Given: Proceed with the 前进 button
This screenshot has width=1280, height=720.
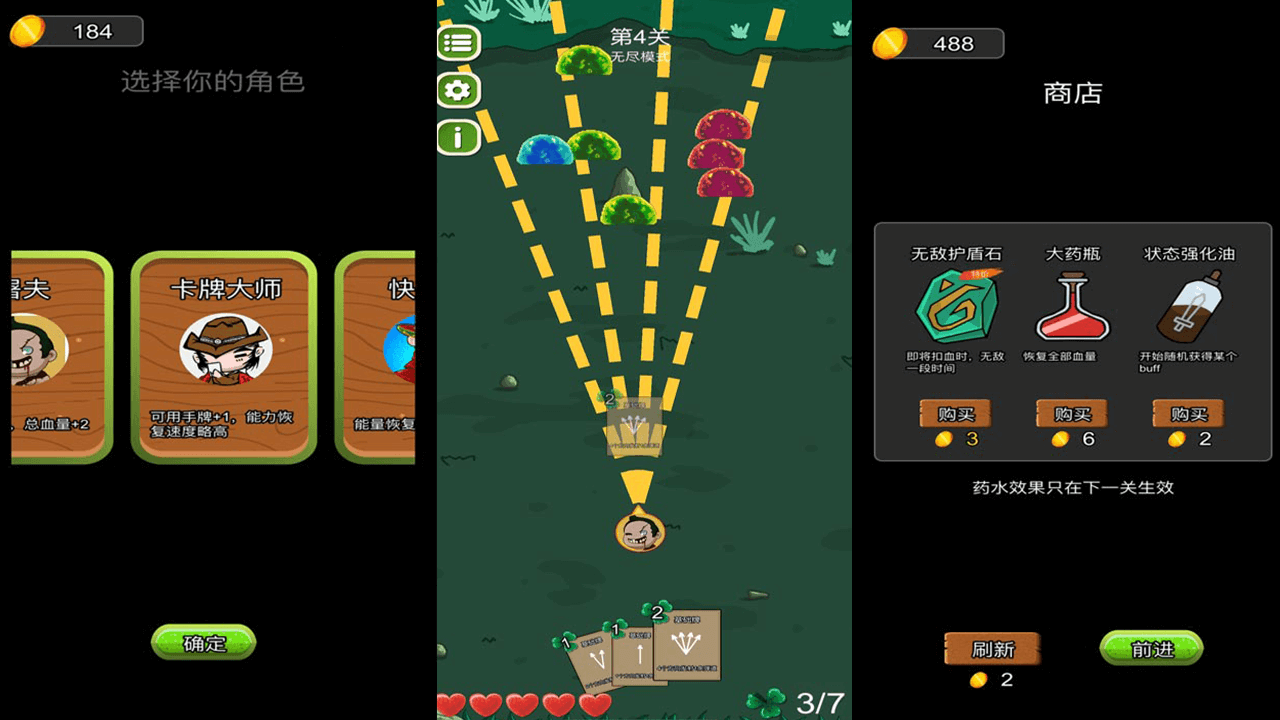Looking at the screenshot, I should [x=1151, y=649].
